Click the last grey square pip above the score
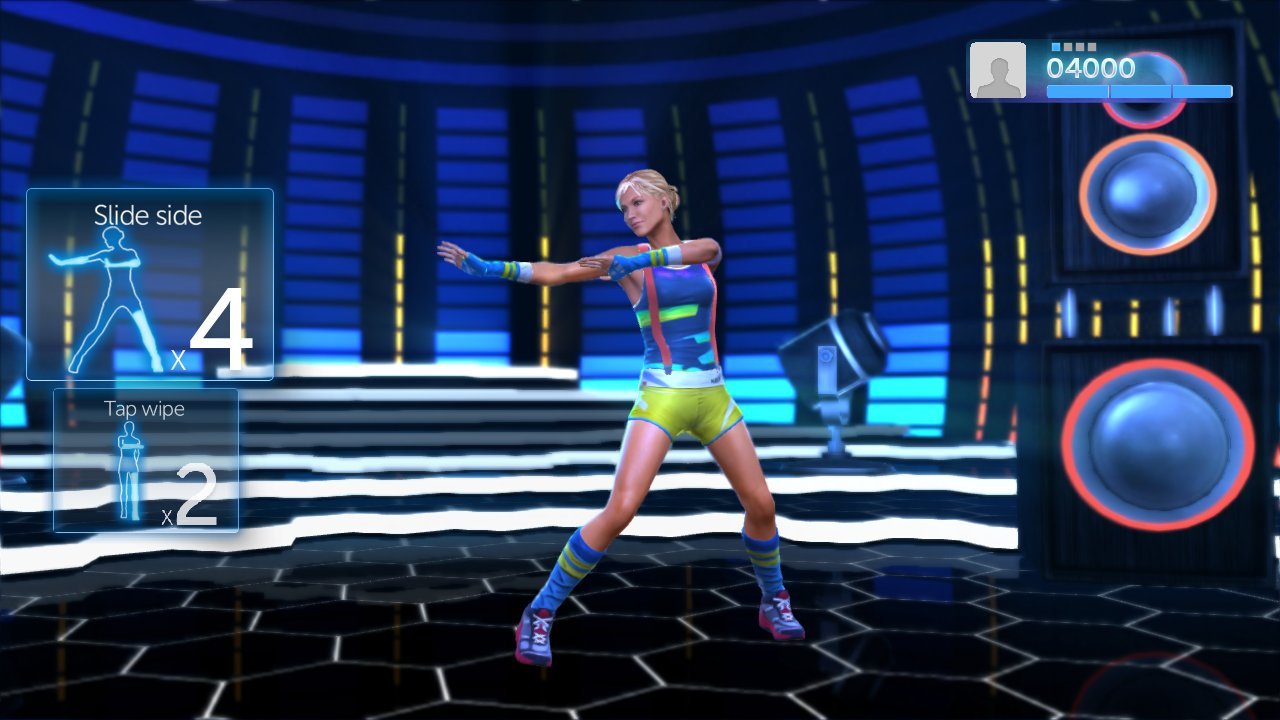This screenshot has height=720, width=1280. point(1092,46)
